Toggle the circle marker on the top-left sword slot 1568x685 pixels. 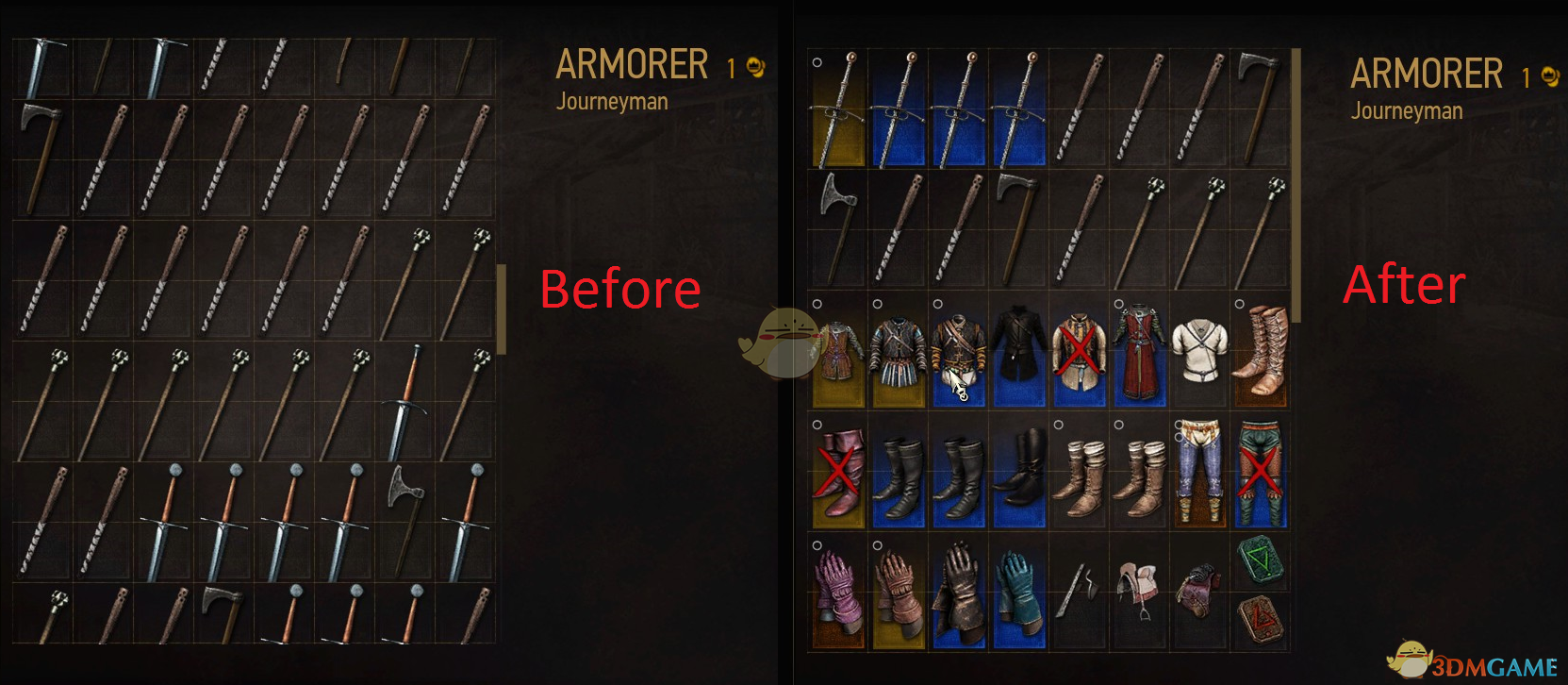tap(817, 62)
